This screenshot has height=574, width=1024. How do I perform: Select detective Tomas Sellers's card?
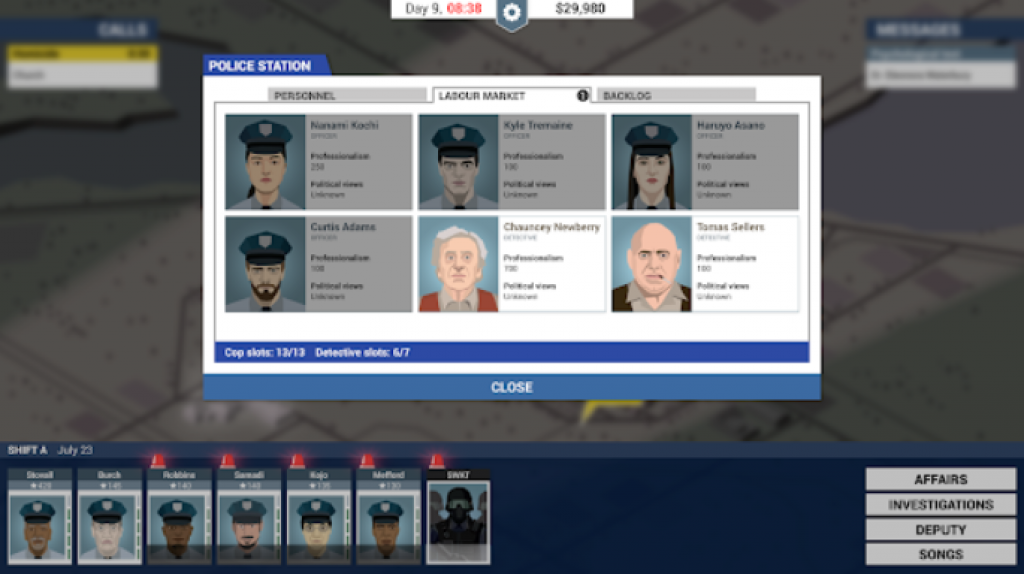(704, 264)
